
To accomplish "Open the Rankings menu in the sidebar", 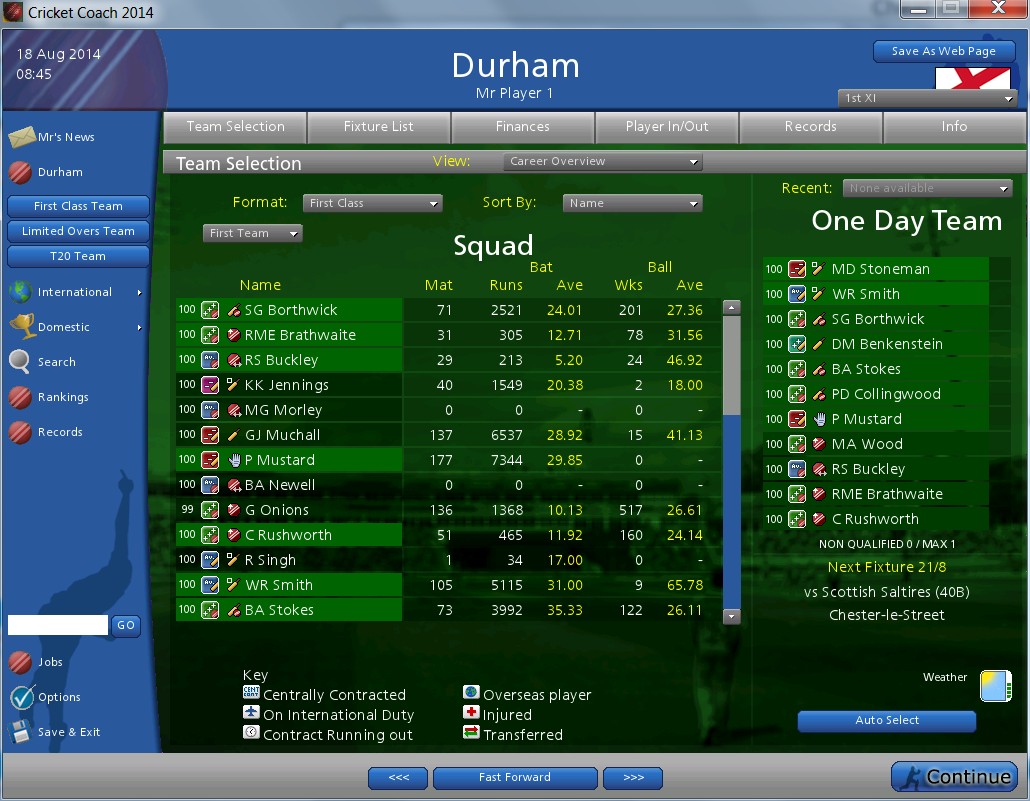I will (x=63, y=397).
